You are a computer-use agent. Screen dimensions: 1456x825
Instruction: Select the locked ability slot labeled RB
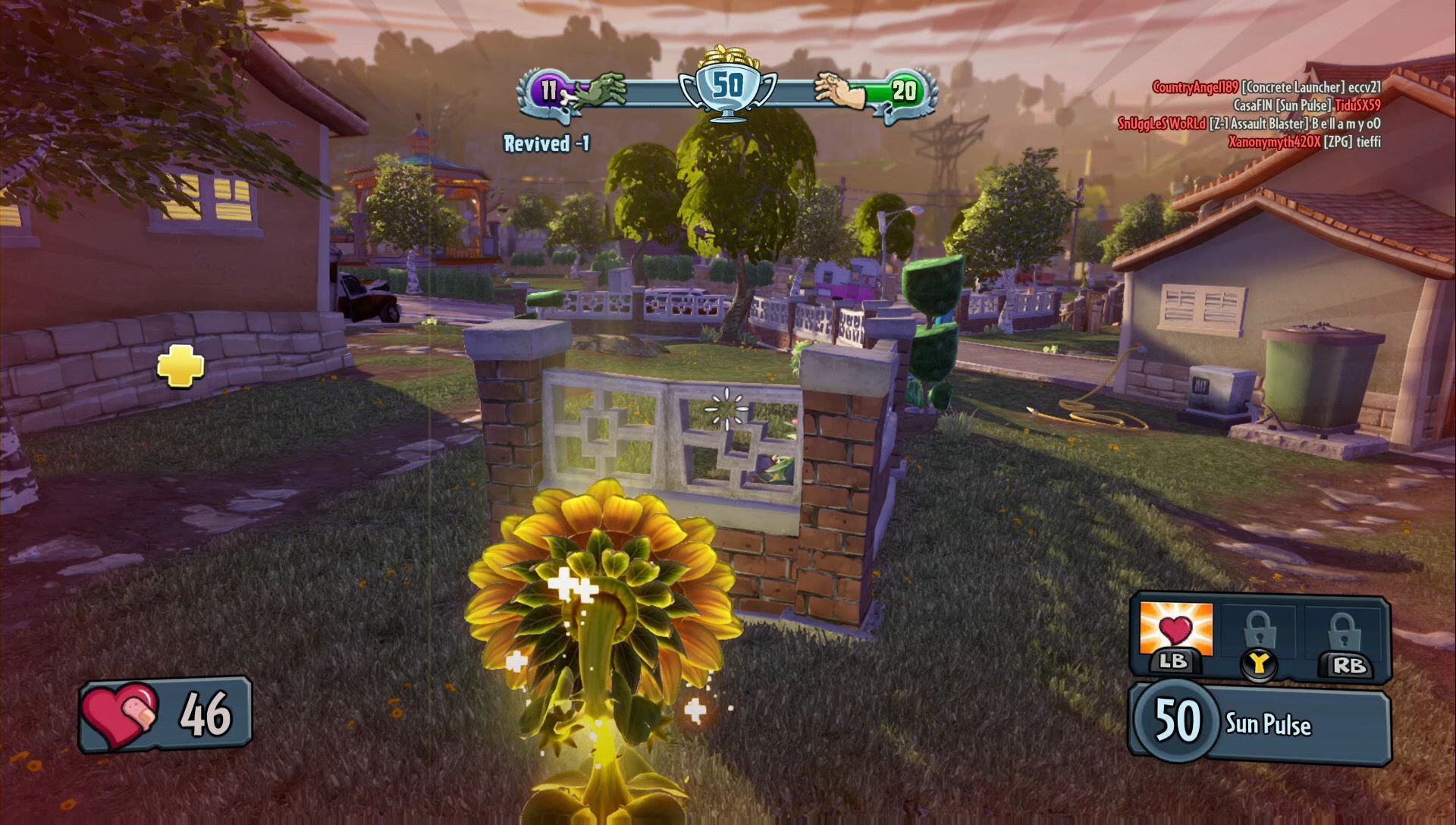pos(1344,635)
